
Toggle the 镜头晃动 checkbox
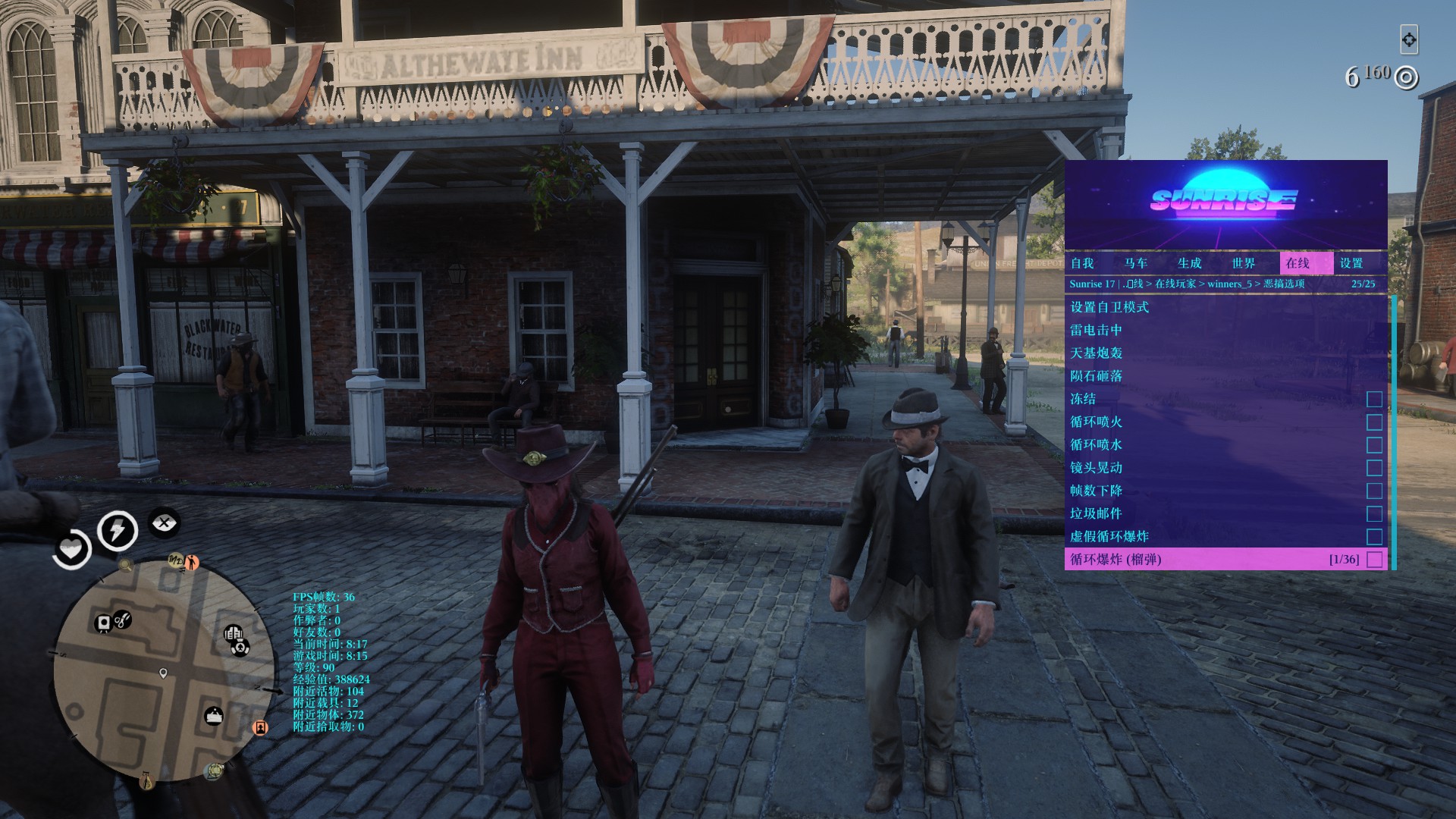[x=1374, y=468]
